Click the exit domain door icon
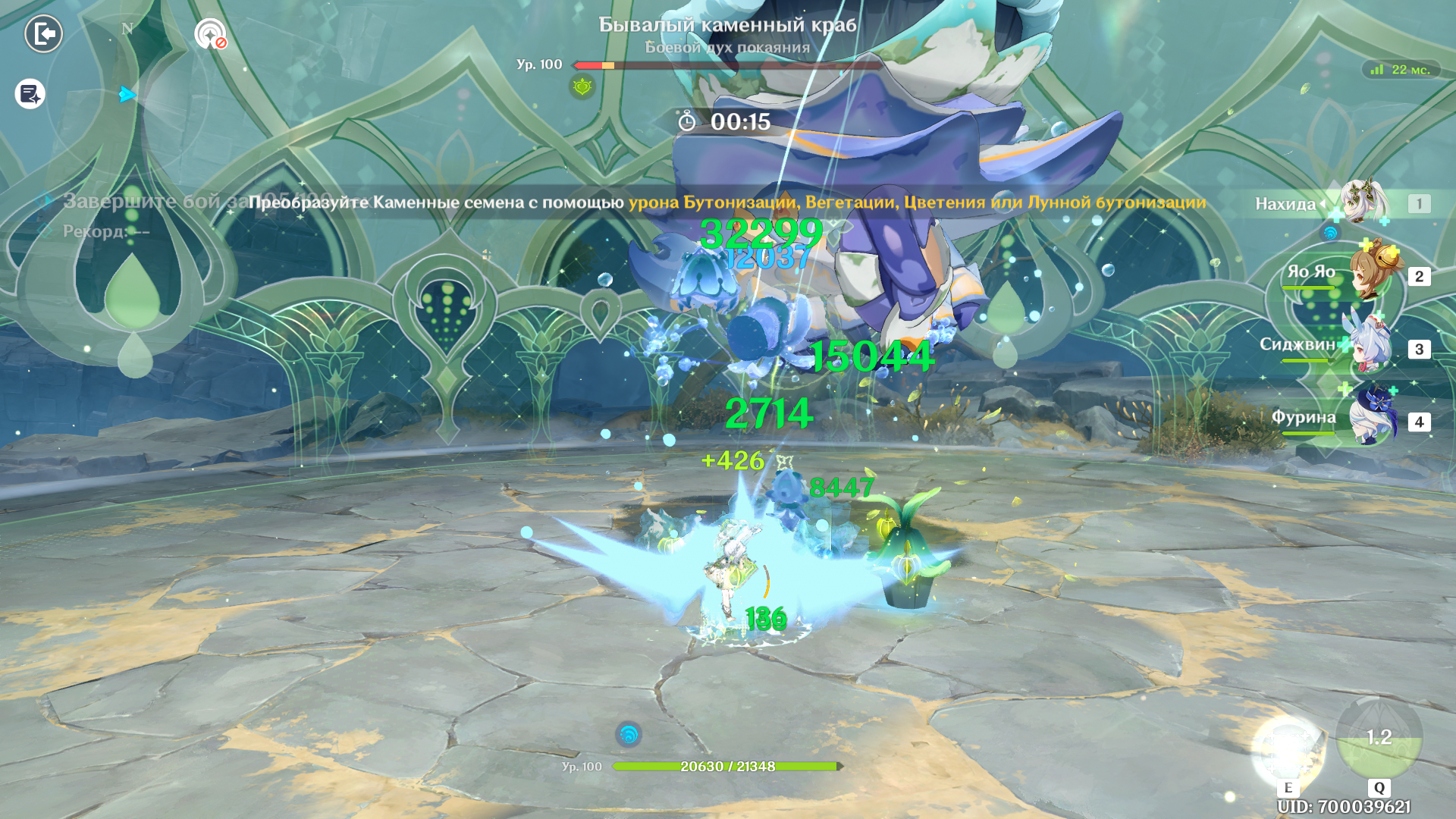Screen dimensions: 1456x819 coord(44,34)
